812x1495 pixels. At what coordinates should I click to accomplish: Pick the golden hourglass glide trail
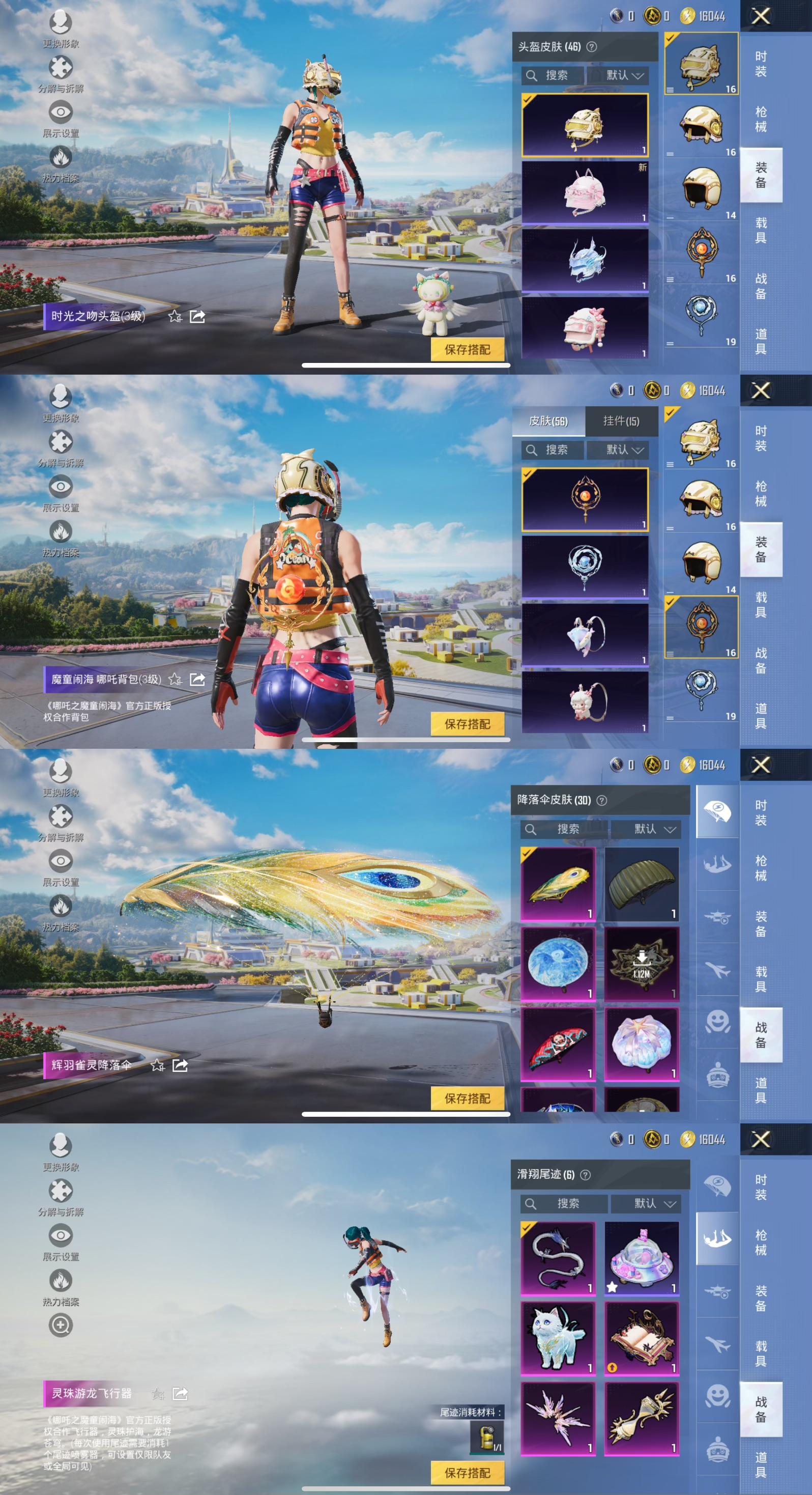pyautogui.click(x=642, y=1419)
